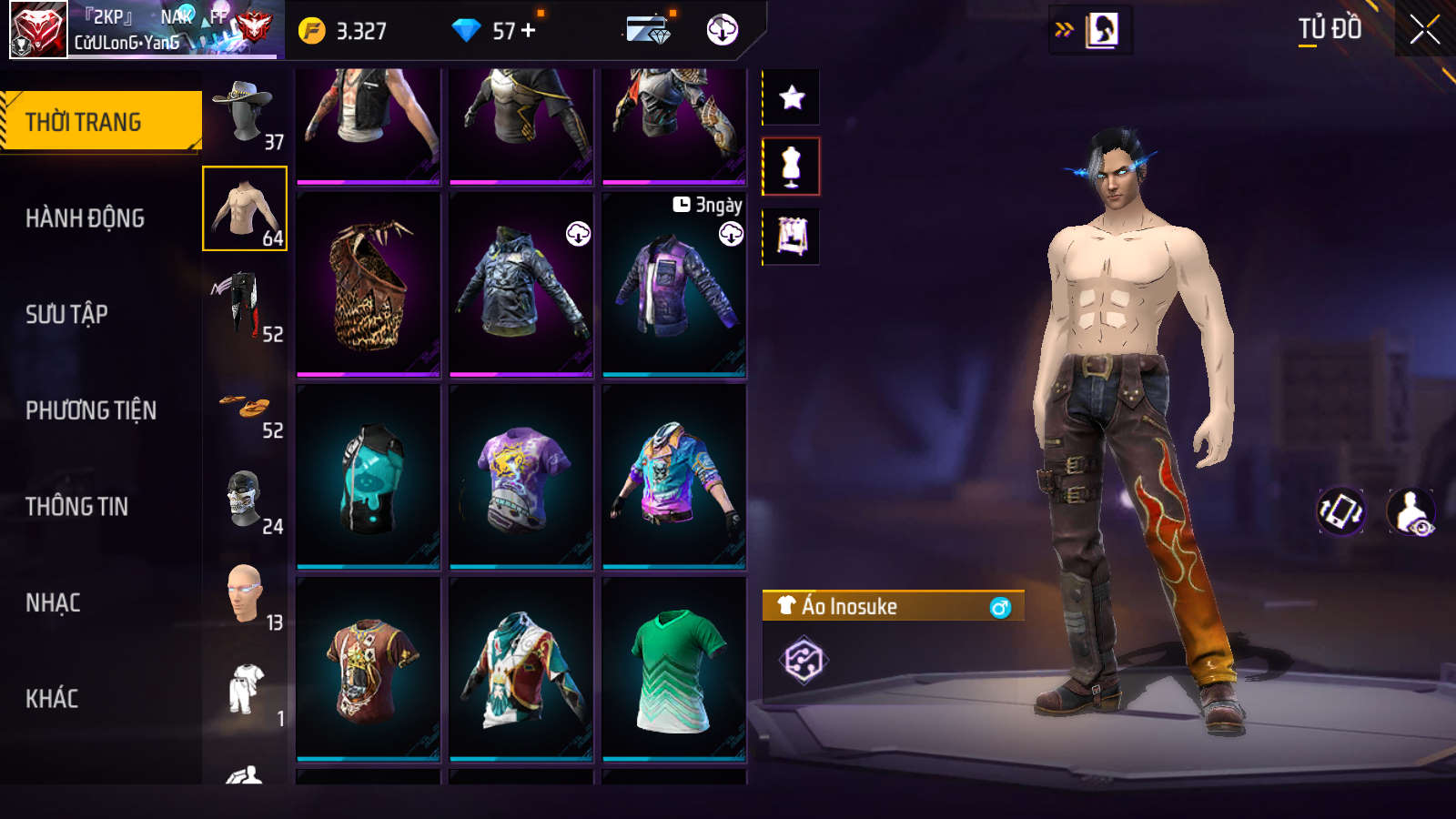Open the SƯU TẬP section
This screenshot has height=819, width=1456.
click(67, 315)
